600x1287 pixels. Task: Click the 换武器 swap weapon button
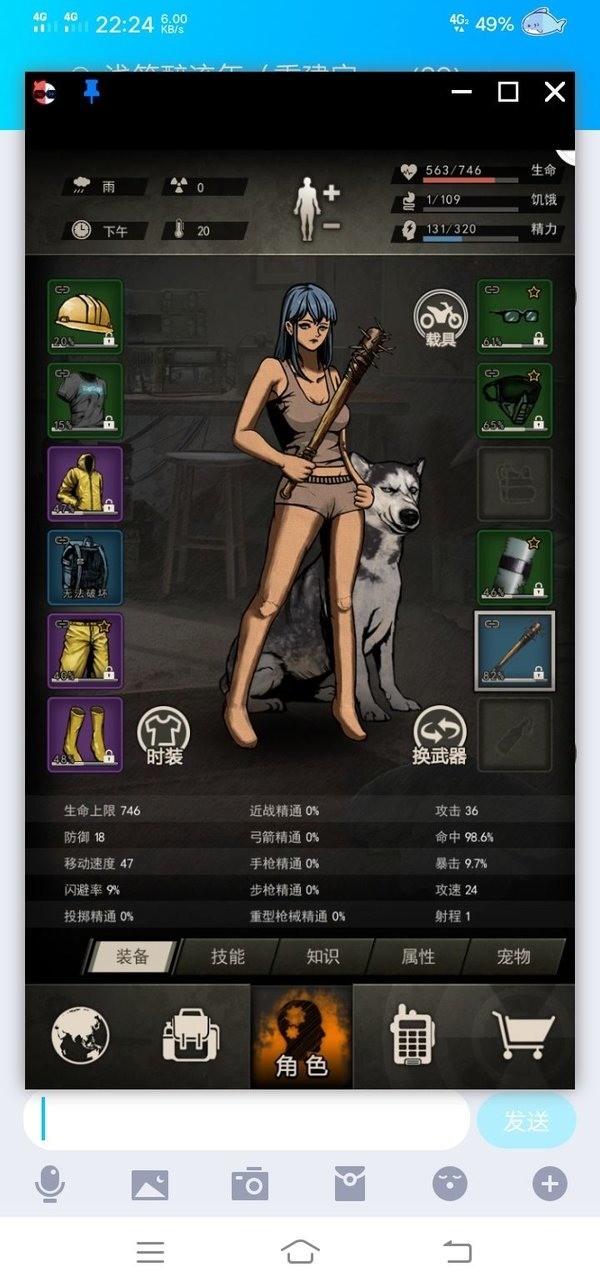click(440, 736)
